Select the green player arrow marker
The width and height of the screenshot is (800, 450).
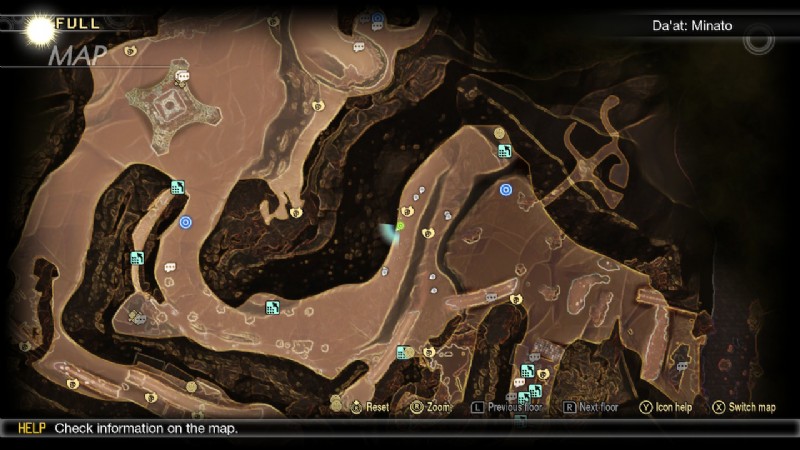(x=398, y=226)
